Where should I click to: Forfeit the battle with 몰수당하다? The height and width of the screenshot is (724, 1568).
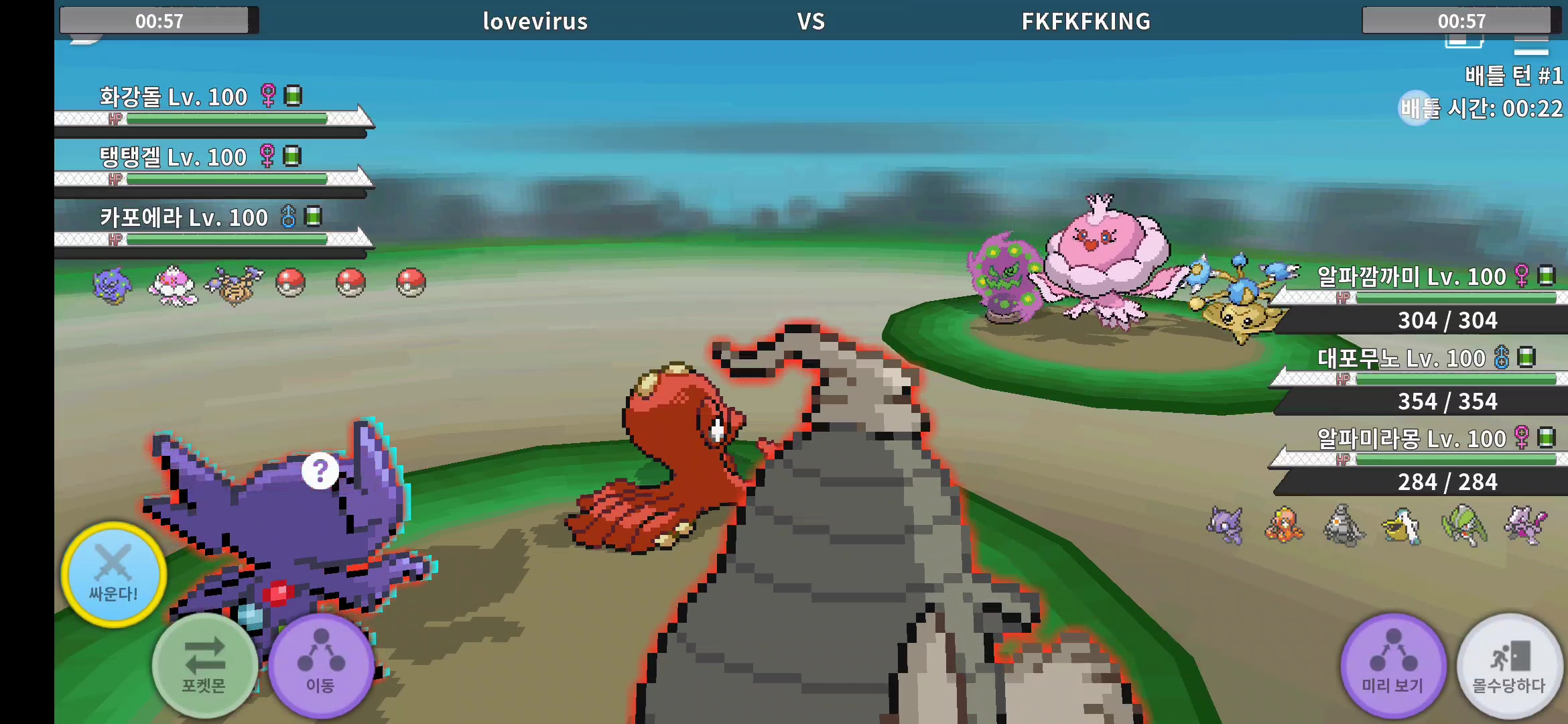[1509, 665]
